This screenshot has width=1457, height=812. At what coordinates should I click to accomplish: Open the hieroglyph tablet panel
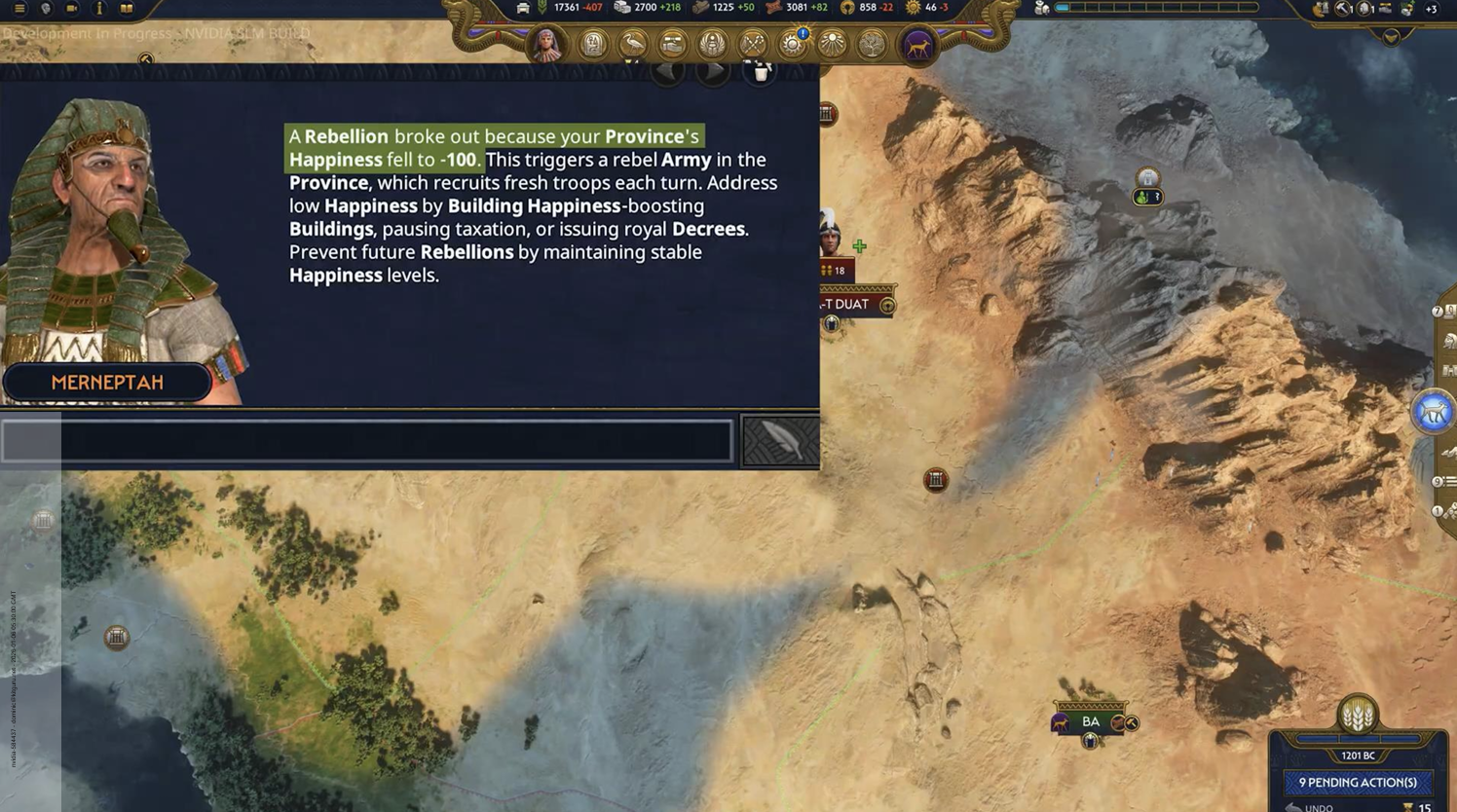point(593,45)
